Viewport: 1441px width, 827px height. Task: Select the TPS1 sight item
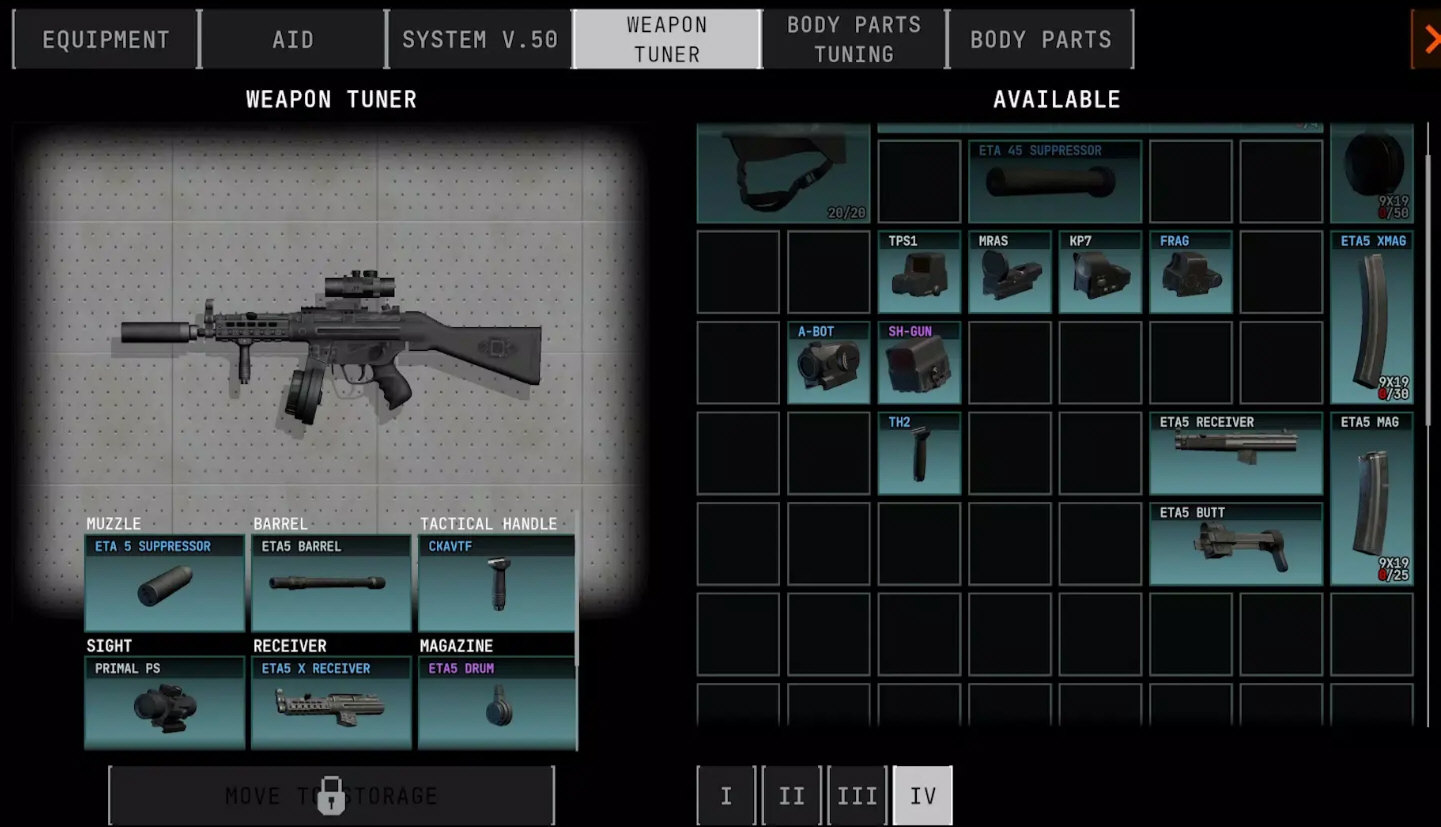coord(919,272)
